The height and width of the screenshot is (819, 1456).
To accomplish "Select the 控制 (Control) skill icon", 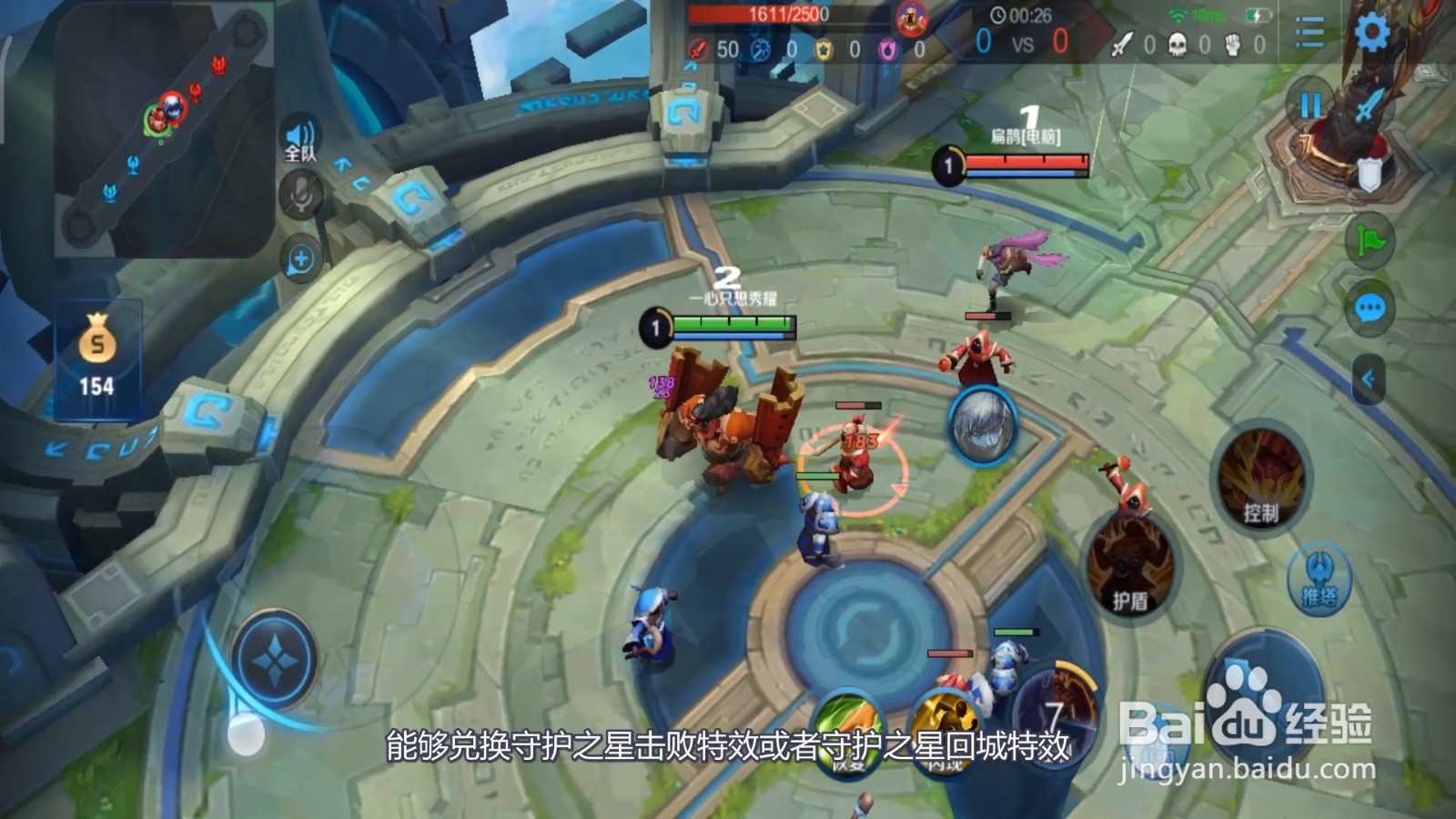I will tap(1261, 482).
